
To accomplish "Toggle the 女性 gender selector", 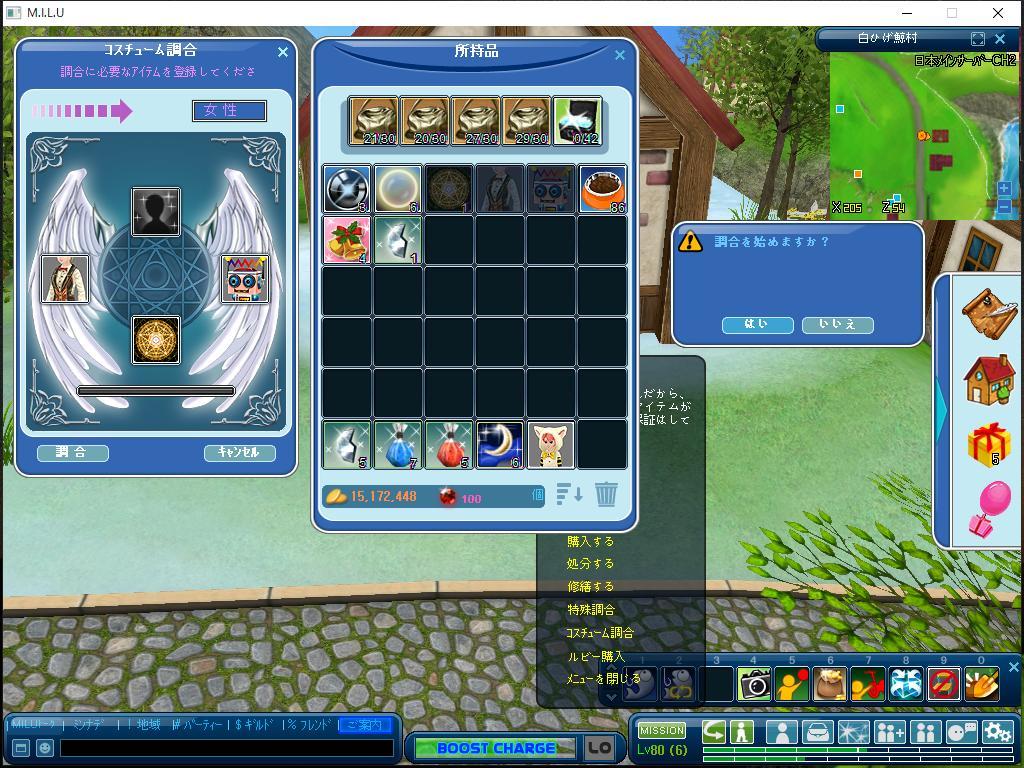I will click(x=229, y=111).
